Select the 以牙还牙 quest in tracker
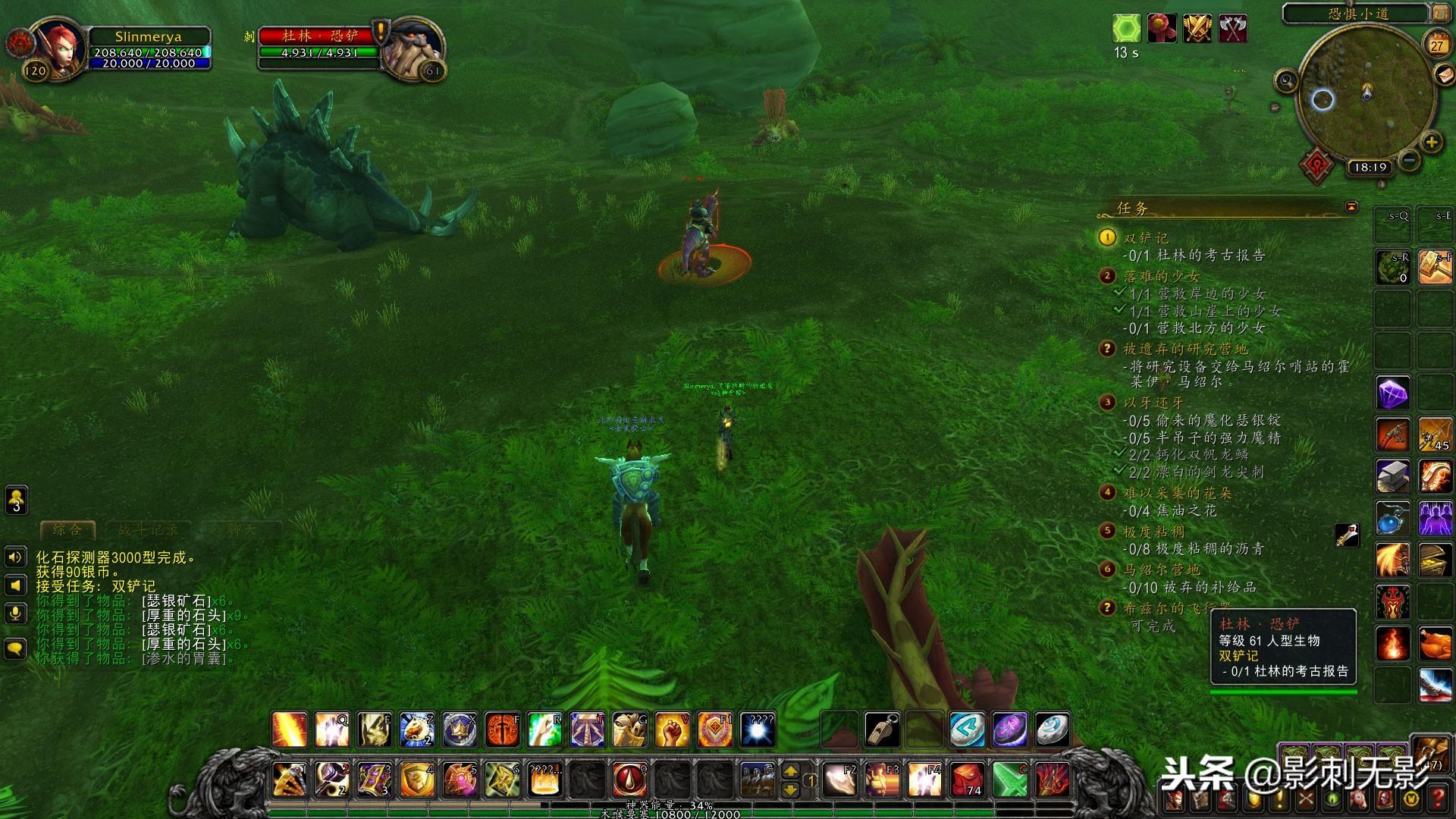 1153,403
